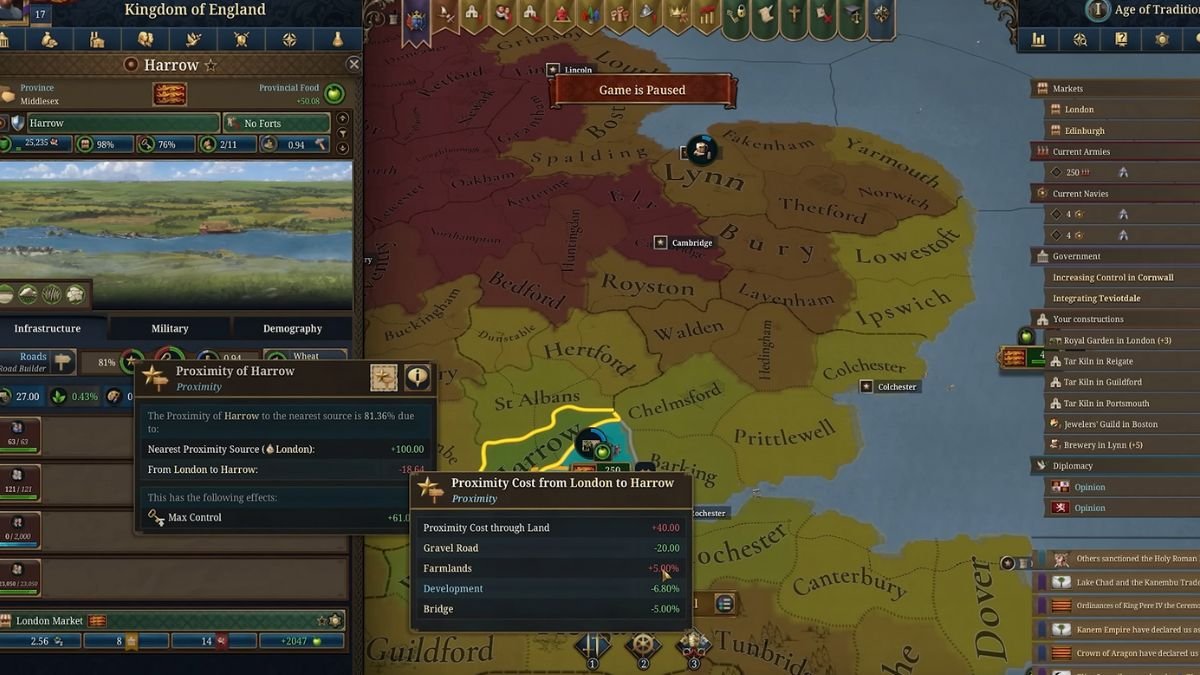
Task: Close the Harrow province panel
Action: click(353, 64)
